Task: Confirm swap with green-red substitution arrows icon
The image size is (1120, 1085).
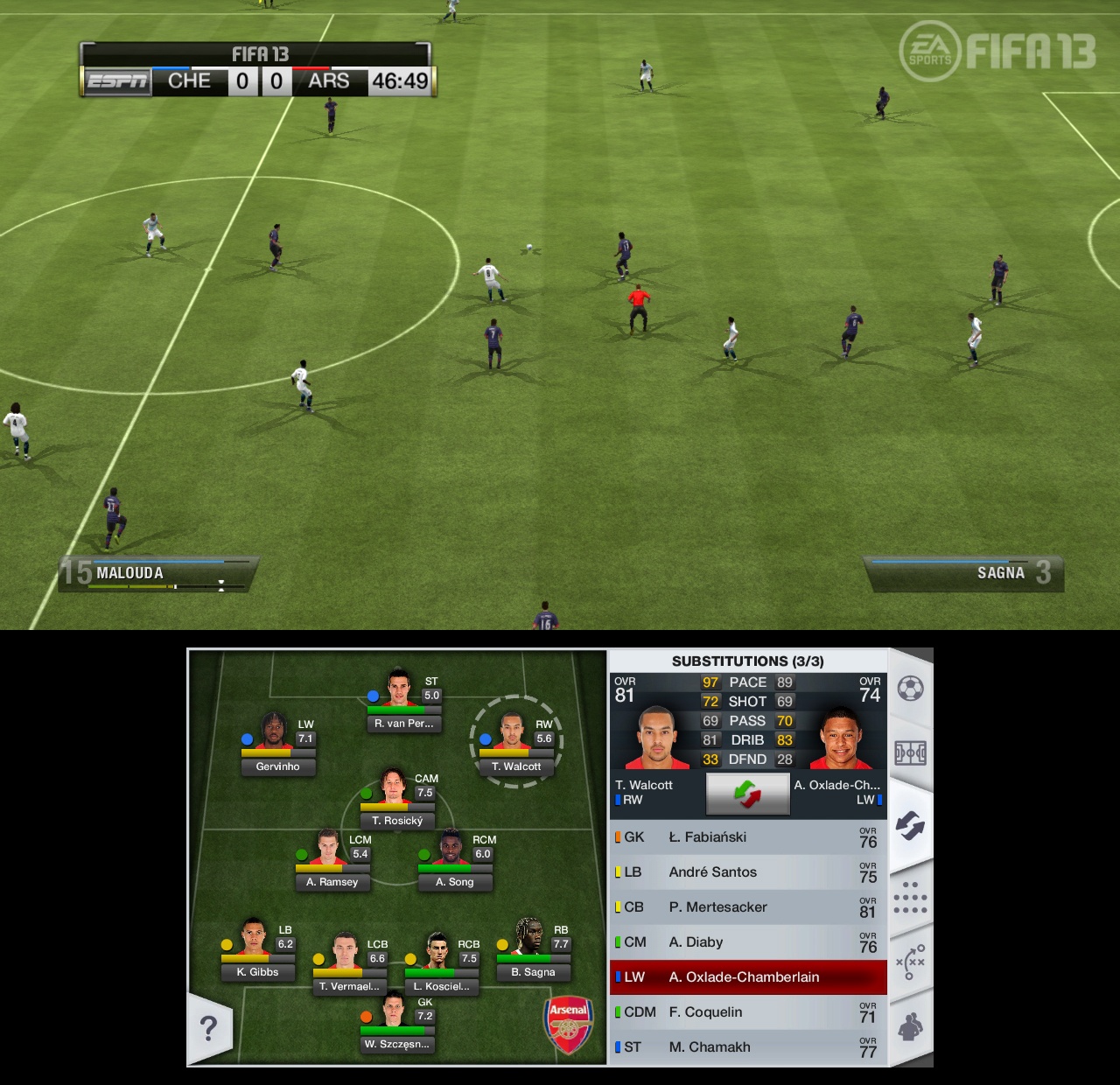Action: tap(748, 793)
